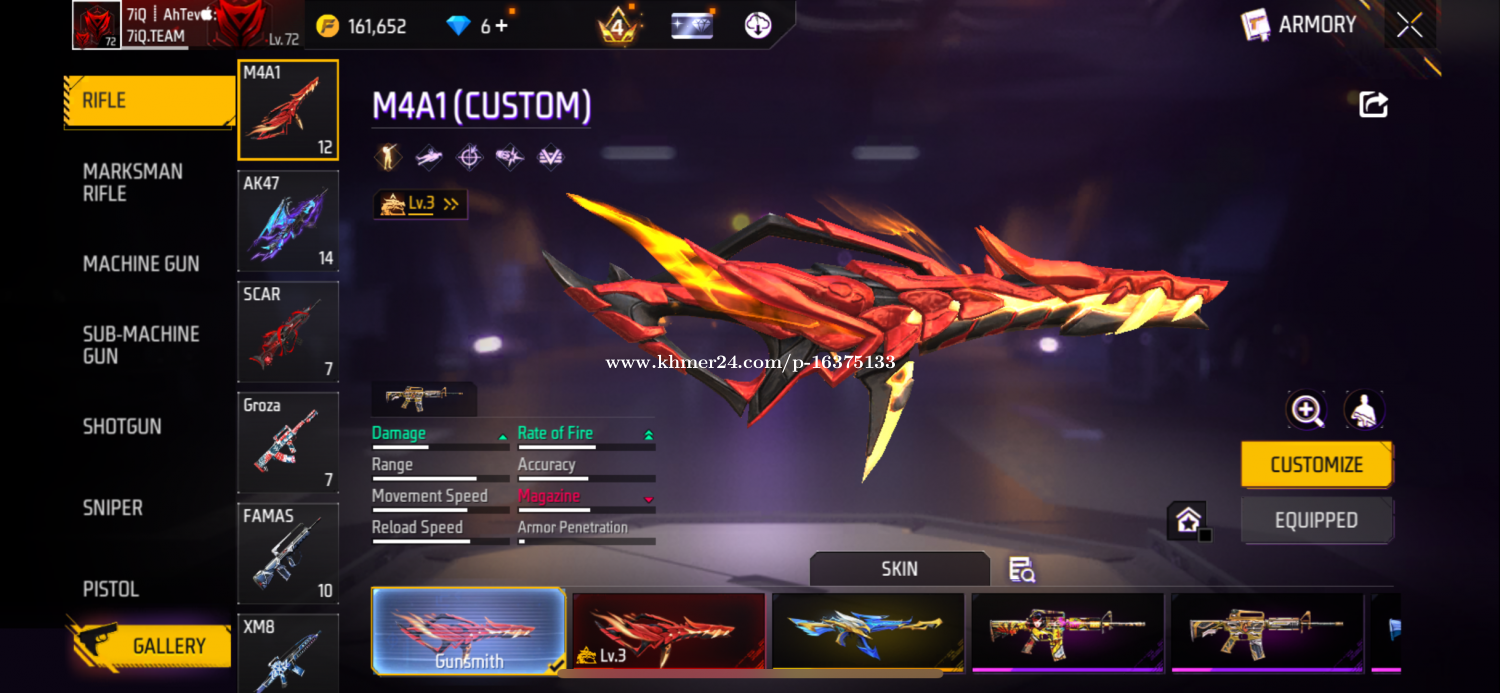Select the AK47 weapon tile
The height and width of the screenshot is (693, 1500).
288,221
